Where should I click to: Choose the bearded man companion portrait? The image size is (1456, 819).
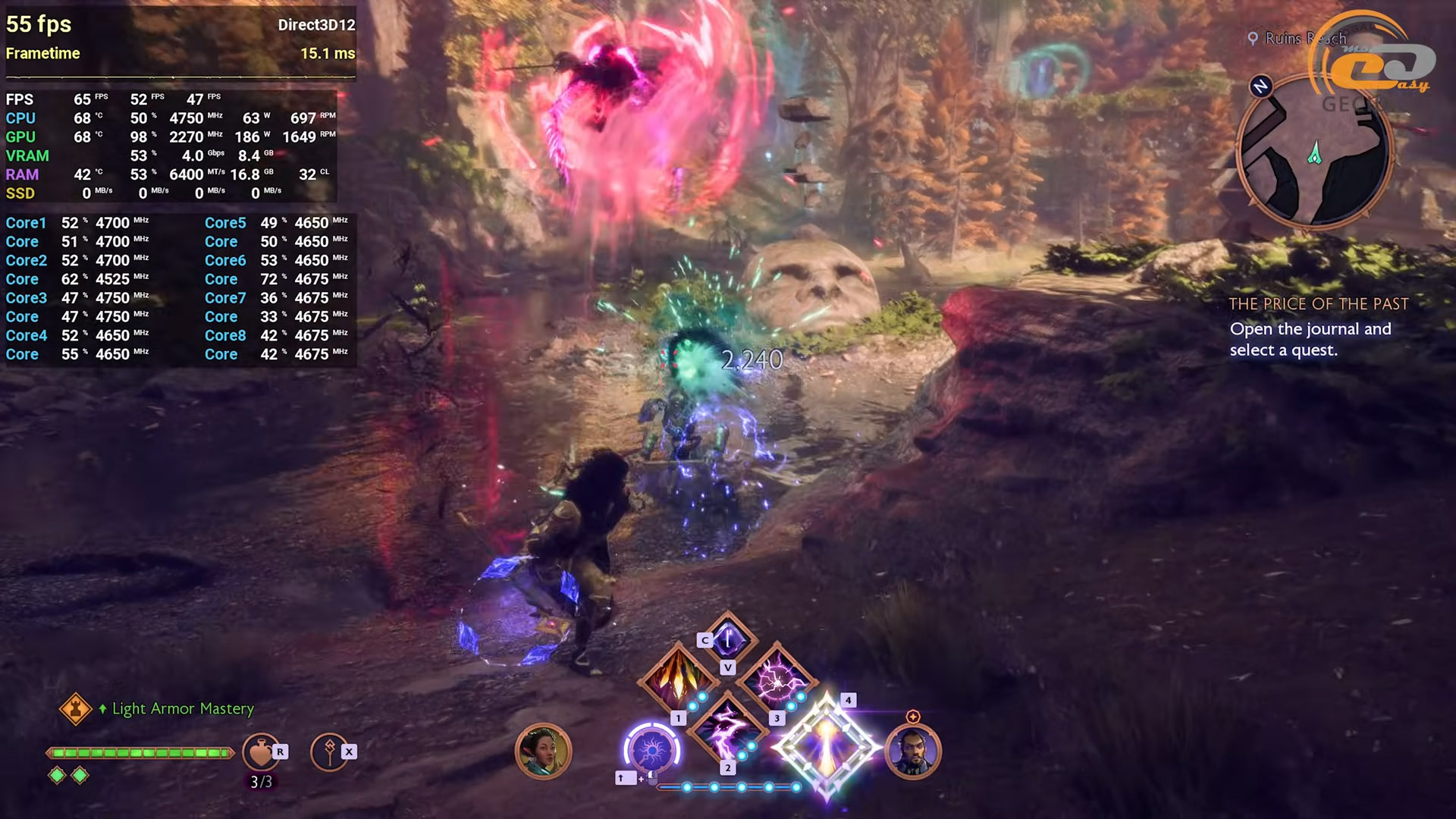tap(913, 751)
